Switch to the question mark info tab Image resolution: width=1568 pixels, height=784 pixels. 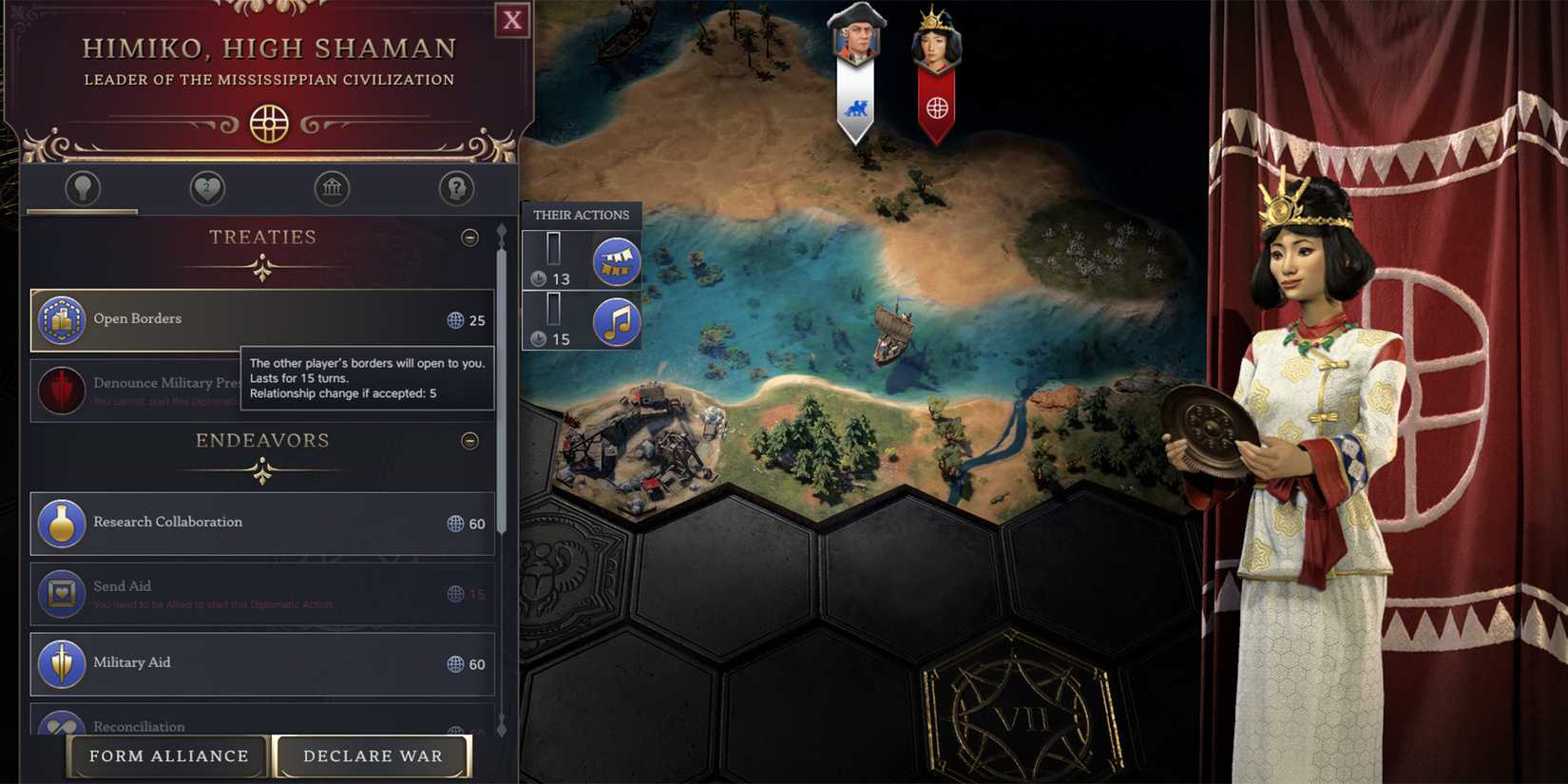pyautogui.click(x=456, y=188)
